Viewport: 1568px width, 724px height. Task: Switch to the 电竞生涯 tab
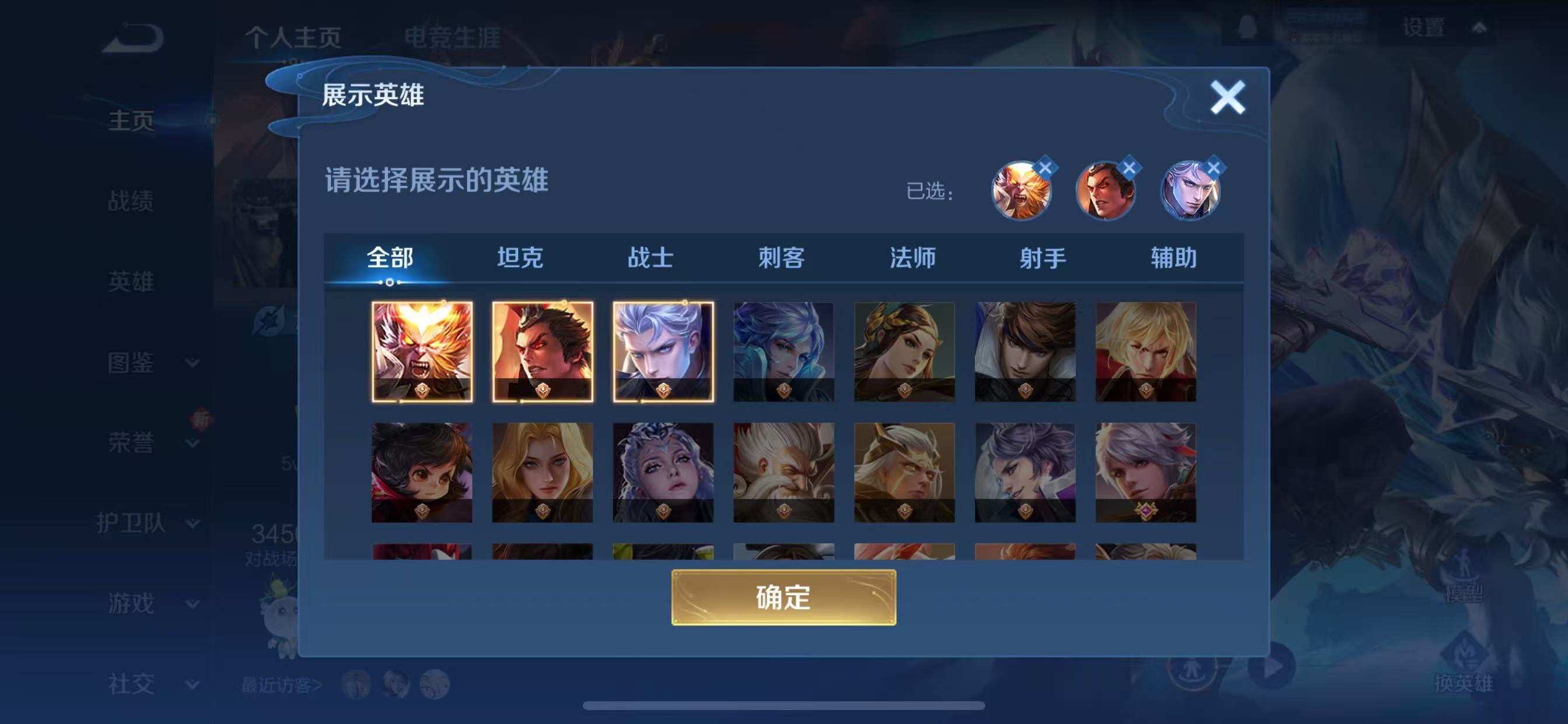(x=453, y=38)
